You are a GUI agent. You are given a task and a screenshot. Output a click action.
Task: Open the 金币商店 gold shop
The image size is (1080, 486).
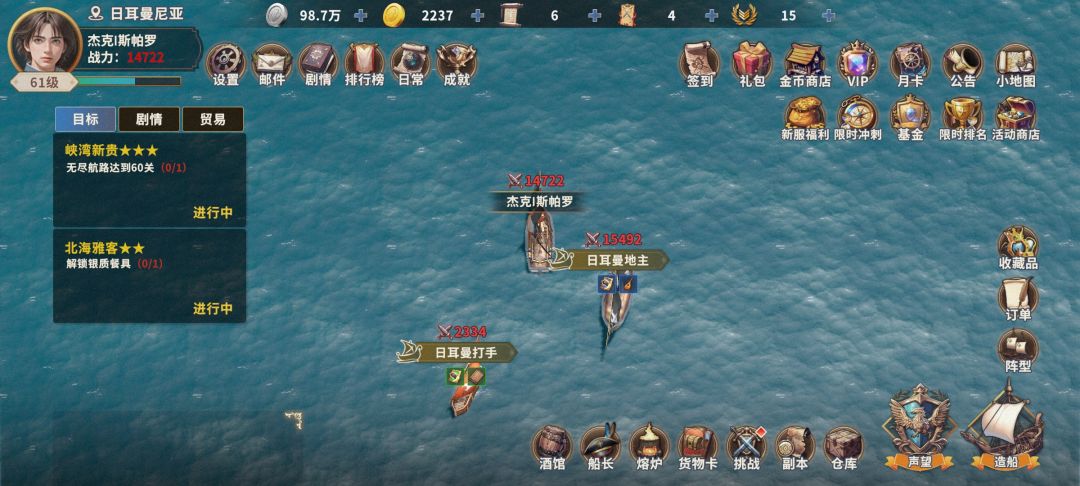tap(805, 64)
